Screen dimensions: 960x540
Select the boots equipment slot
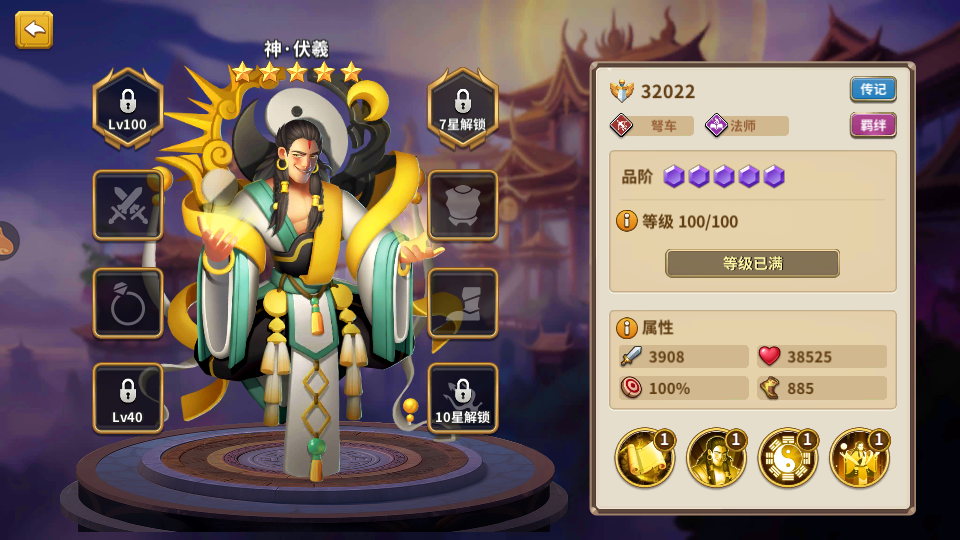click(x=463, y=302)
